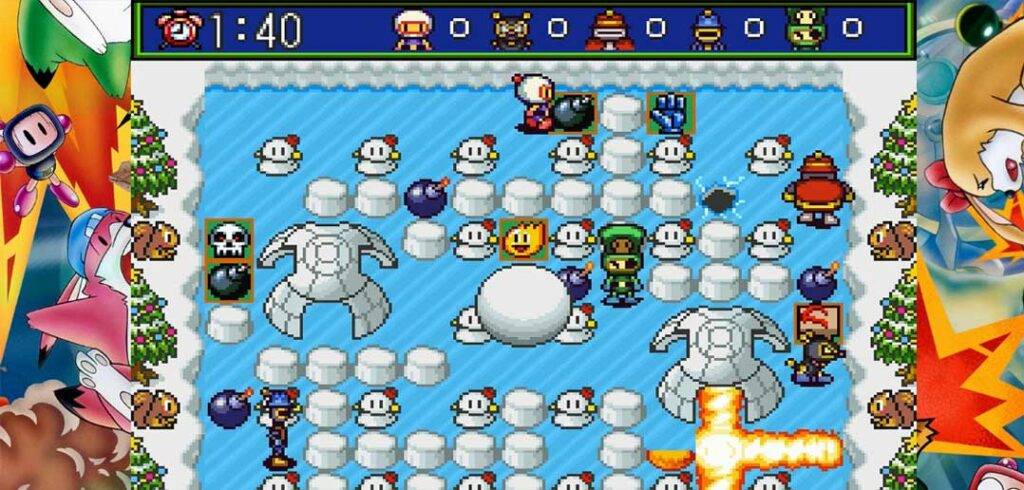Click the red alarm clock icon

tap(179, 29)
